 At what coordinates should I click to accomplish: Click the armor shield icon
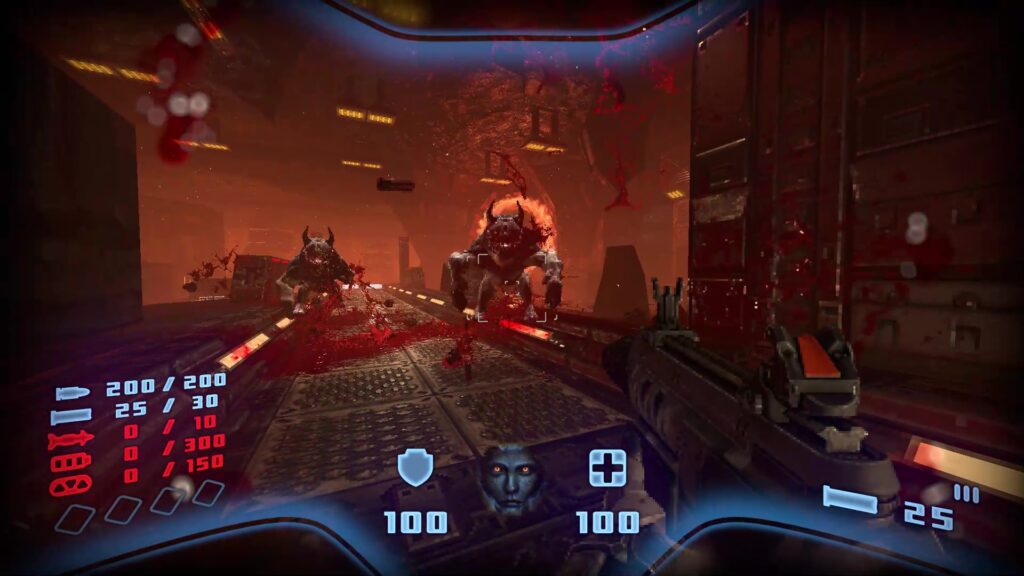point(414,468)
